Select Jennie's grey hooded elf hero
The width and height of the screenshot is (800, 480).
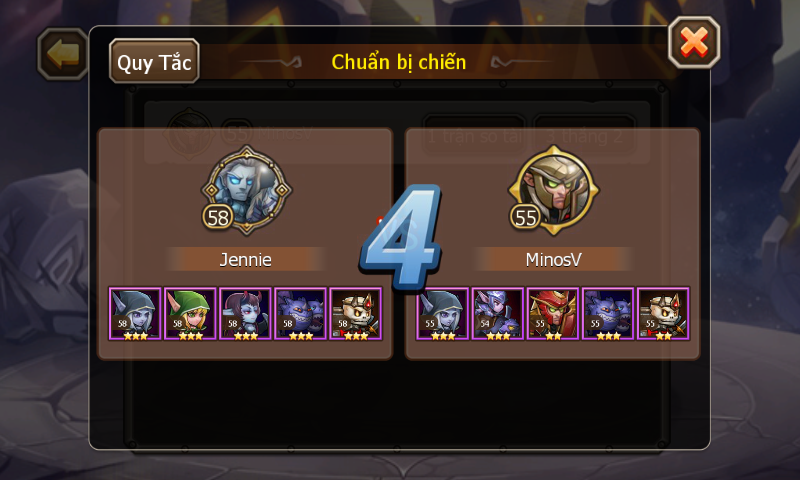(x=135, y=313)
